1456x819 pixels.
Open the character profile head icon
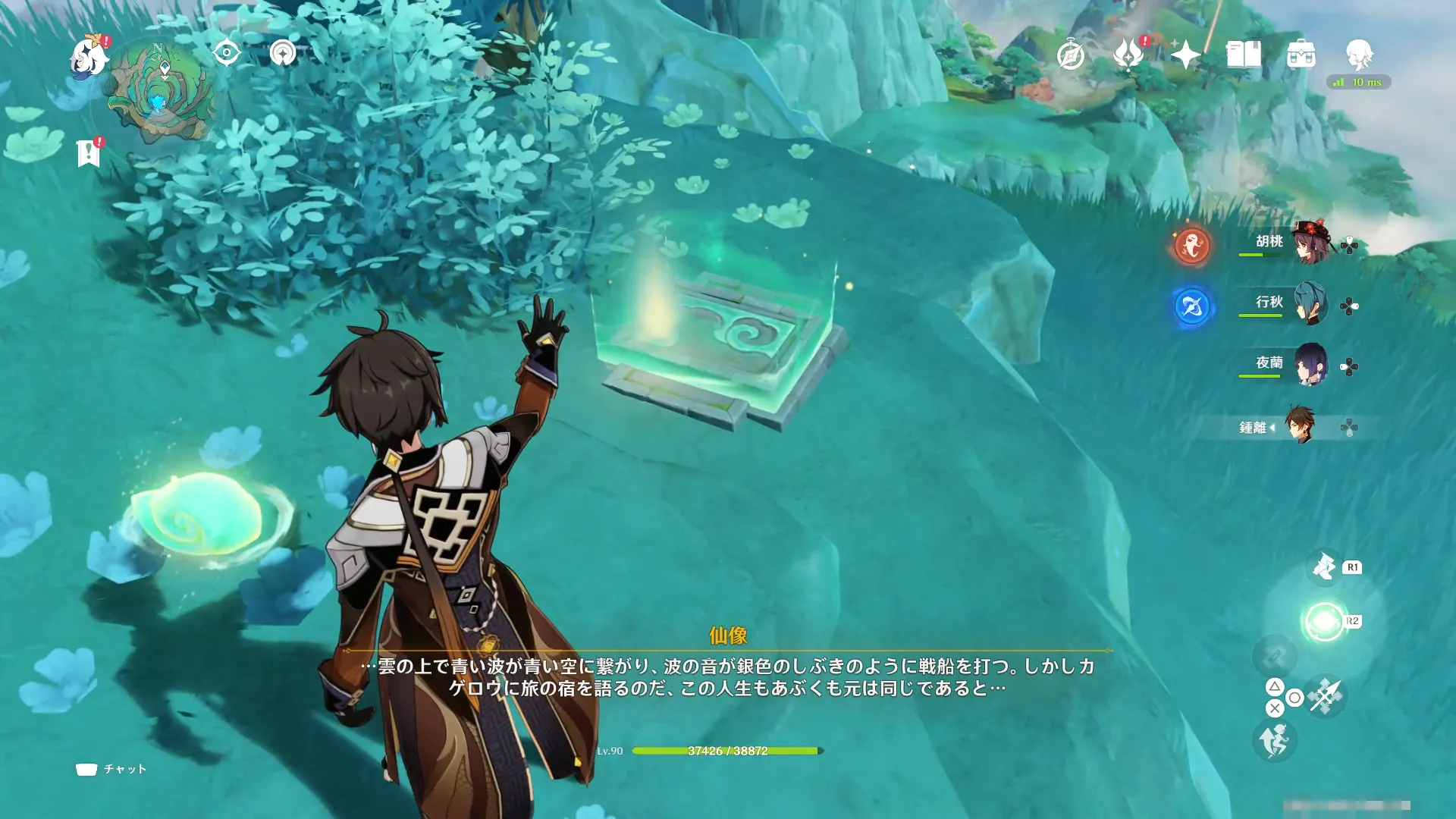1358,55
